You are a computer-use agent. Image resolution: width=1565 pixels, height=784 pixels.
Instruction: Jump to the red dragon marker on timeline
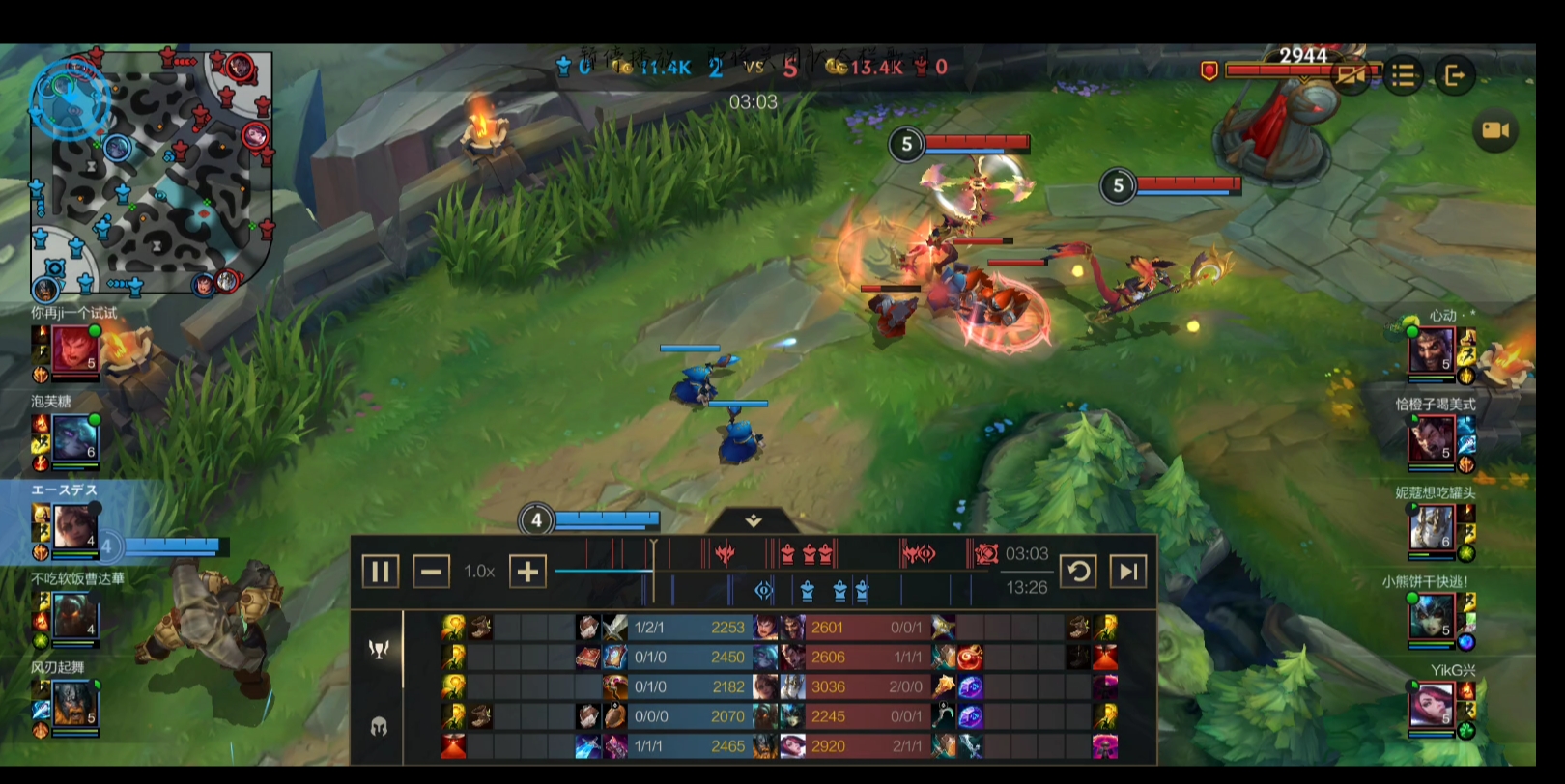pyautogui.click(x=724, y=553)
